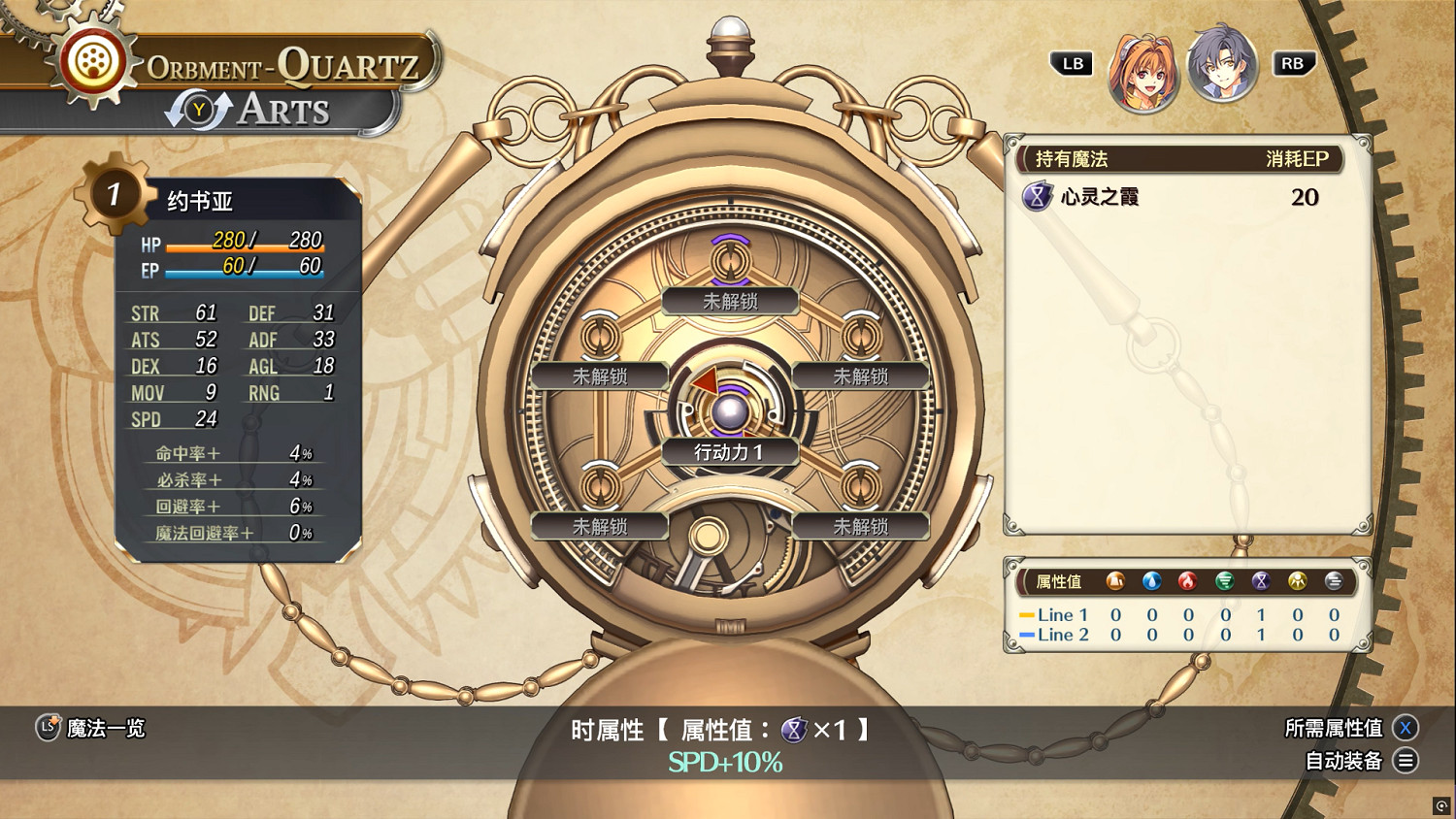Click the bottom-left locked 未解锁 quartz slot
1456x819 pixels.
(599, 526)
